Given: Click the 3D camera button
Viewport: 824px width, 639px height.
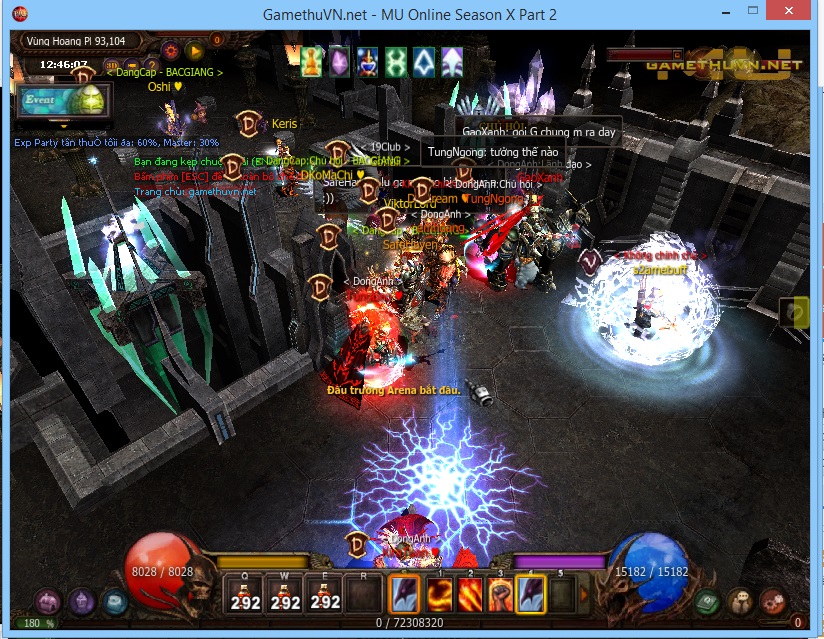Looking at the screenshot, I should 113,68.
